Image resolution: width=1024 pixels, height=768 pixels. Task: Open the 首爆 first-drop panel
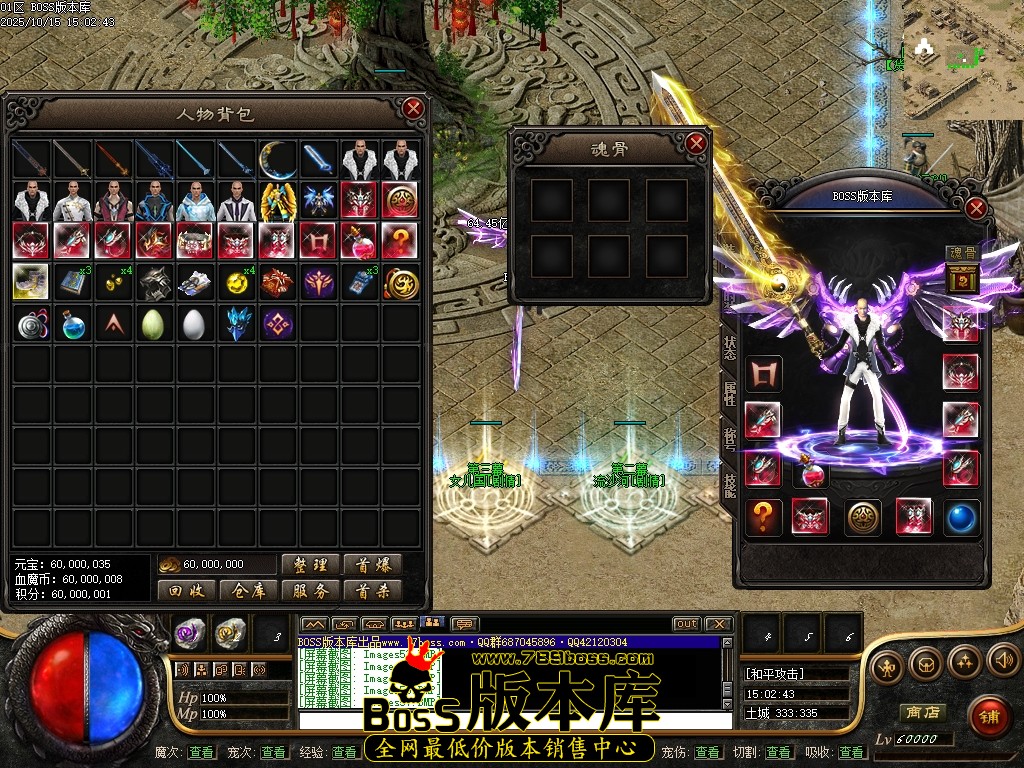[373, 565]
